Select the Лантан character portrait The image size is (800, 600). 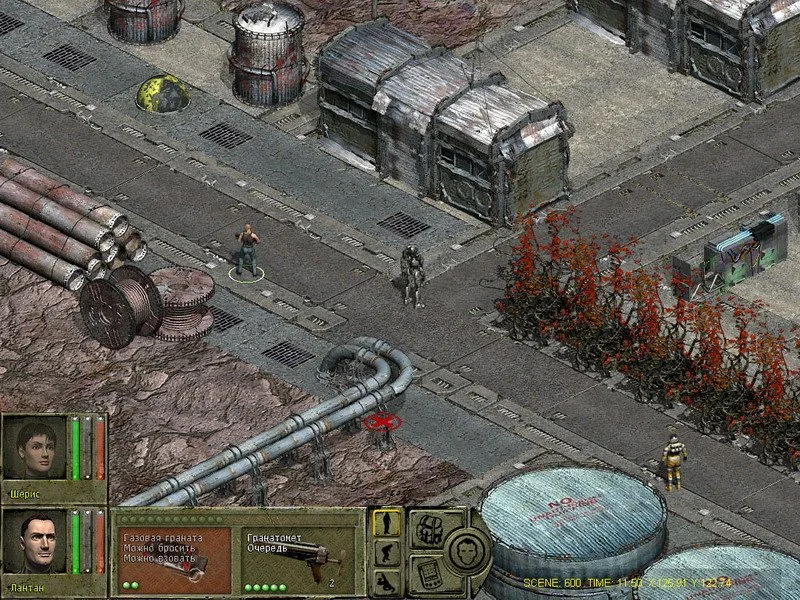[35, 544]
